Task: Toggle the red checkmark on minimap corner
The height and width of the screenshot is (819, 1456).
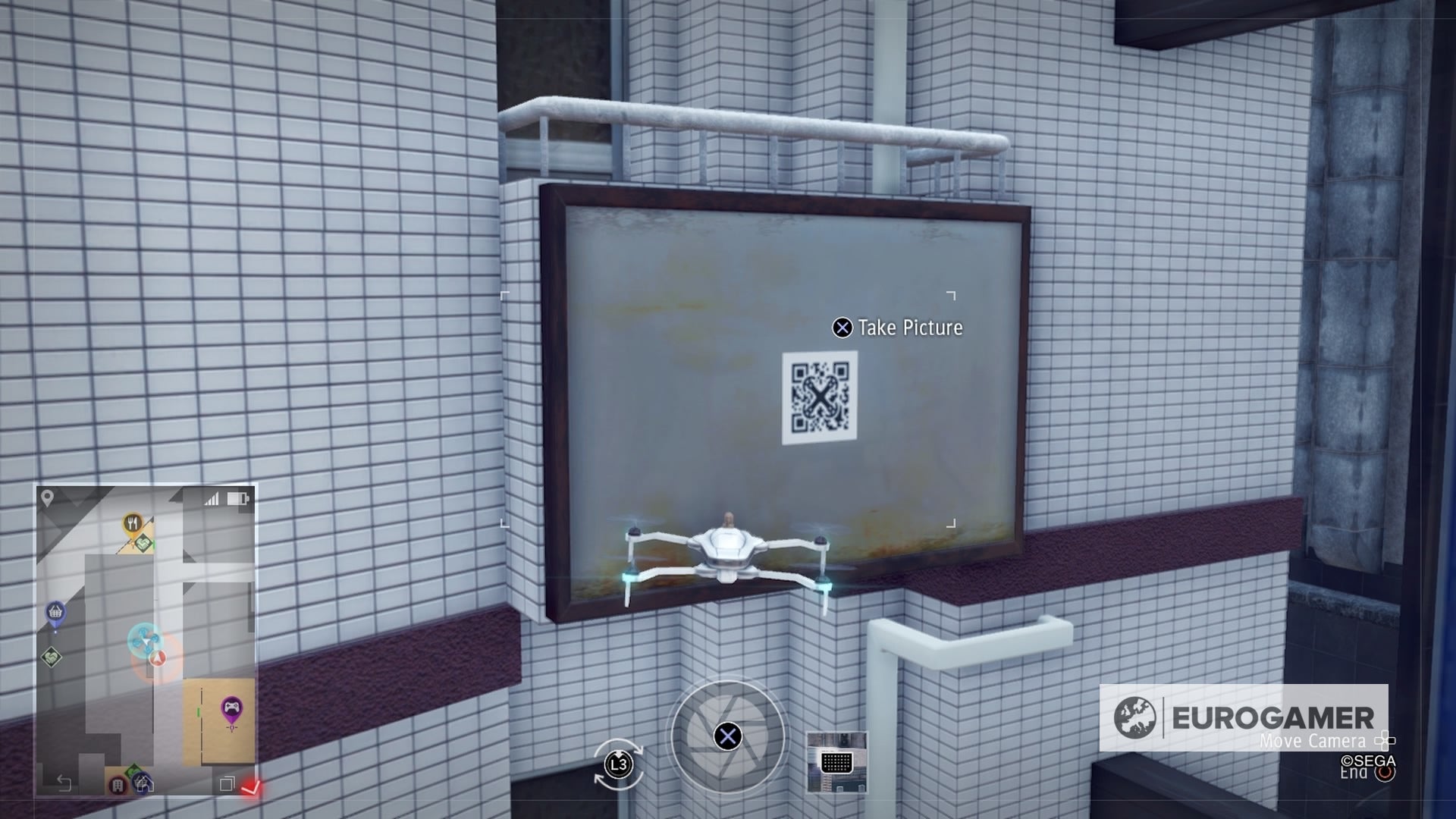Action: pos(253,786)
